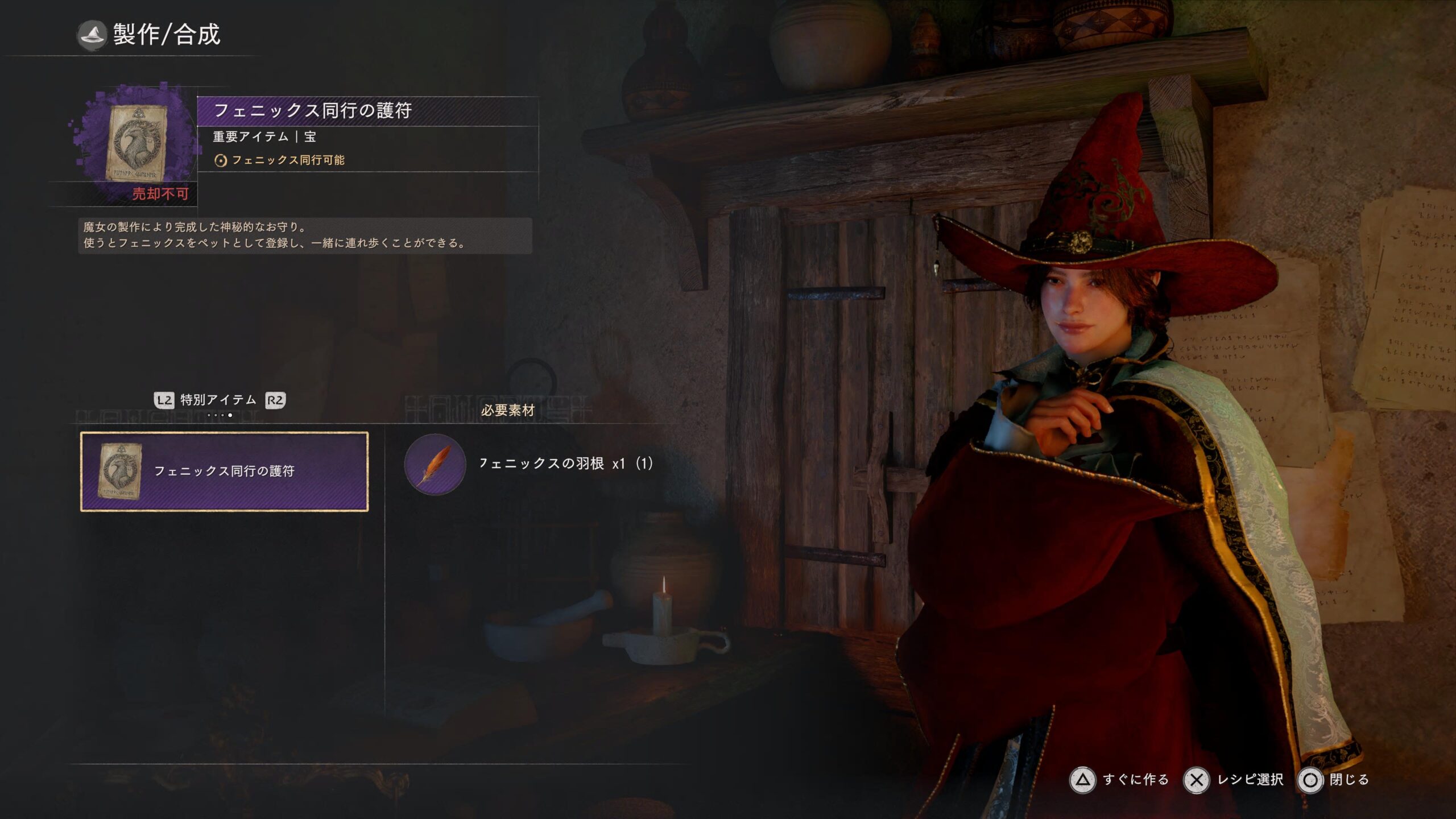
Task: Choose the 特別アイテム category tab
Action: point(218,400)
